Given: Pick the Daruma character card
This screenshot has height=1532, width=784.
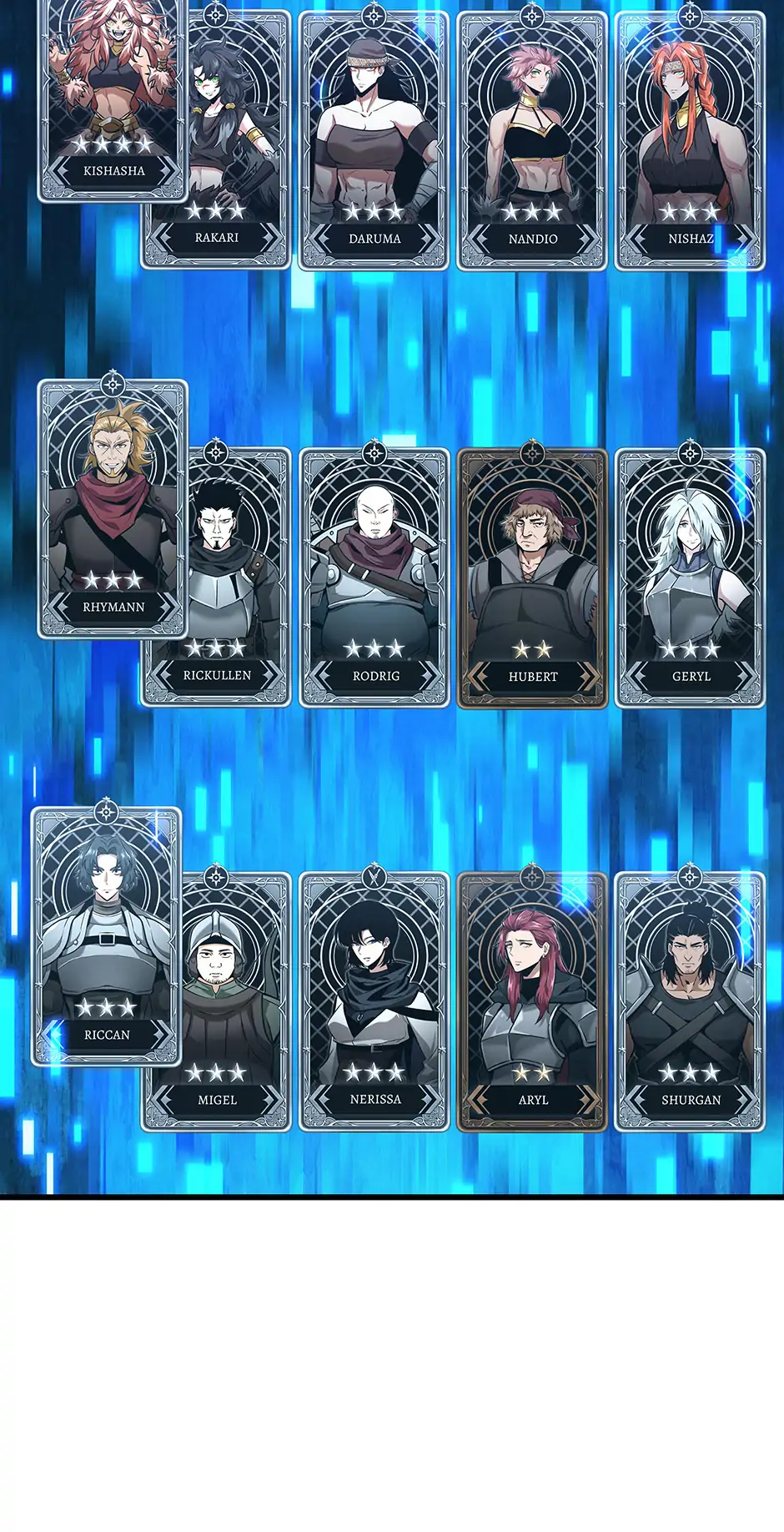Looking at the screenshot, I should click(374, 142).
